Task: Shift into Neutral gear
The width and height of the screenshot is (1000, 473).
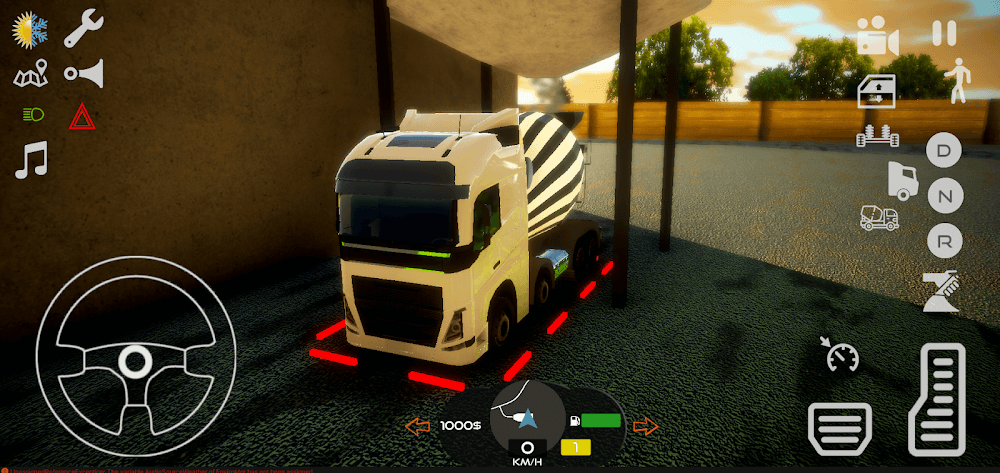Action: 943,196
